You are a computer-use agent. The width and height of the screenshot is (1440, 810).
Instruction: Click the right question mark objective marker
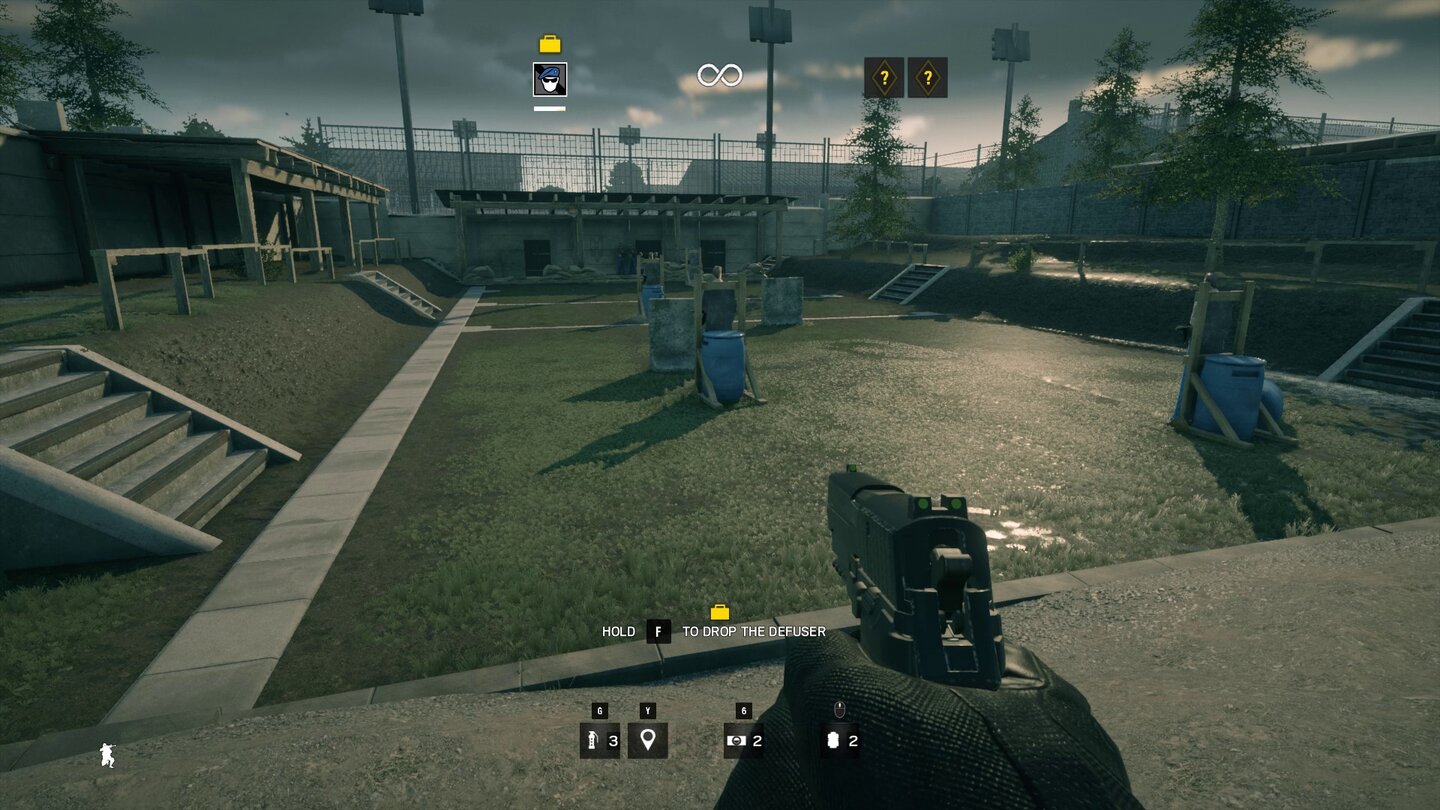929,75
